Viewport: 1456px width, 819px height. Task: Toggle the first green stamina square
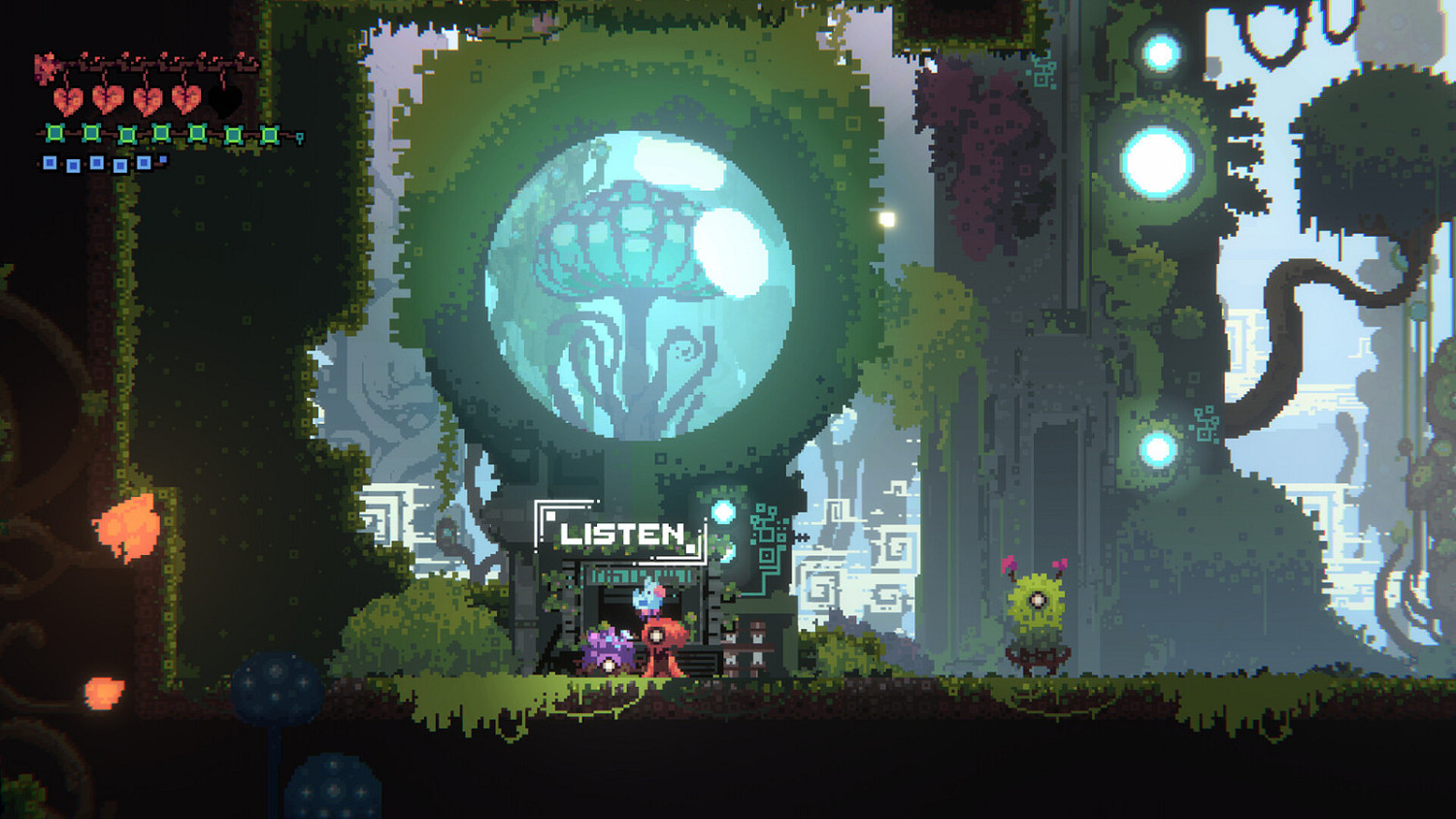pyautogui.click(x=54, y=133)
